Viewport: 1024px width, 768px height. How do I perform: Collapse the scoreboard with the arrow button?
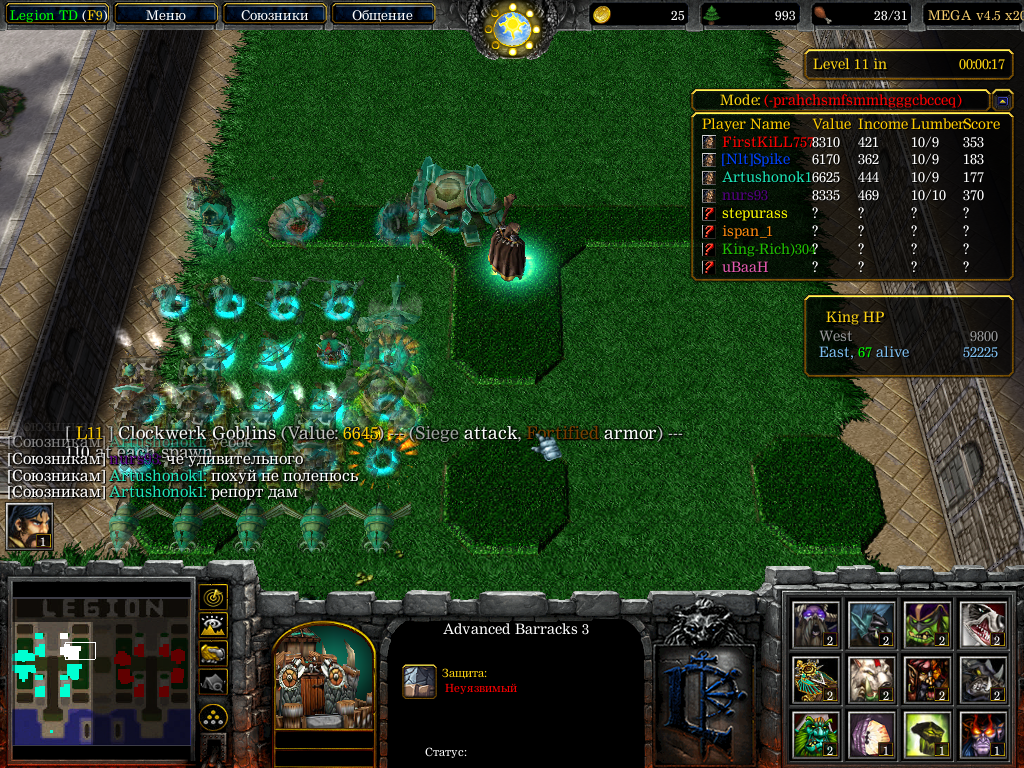point(1002,101)
